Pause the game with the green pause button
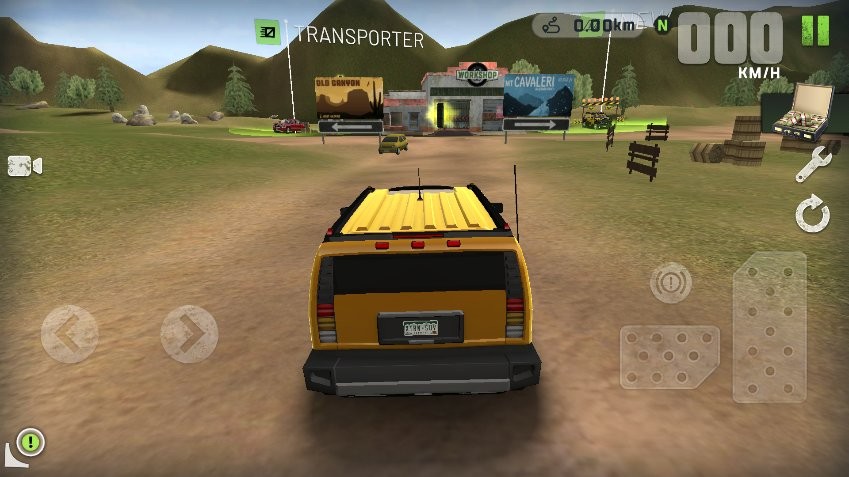The height and width of the screenshot is (477, 849). 816,31
